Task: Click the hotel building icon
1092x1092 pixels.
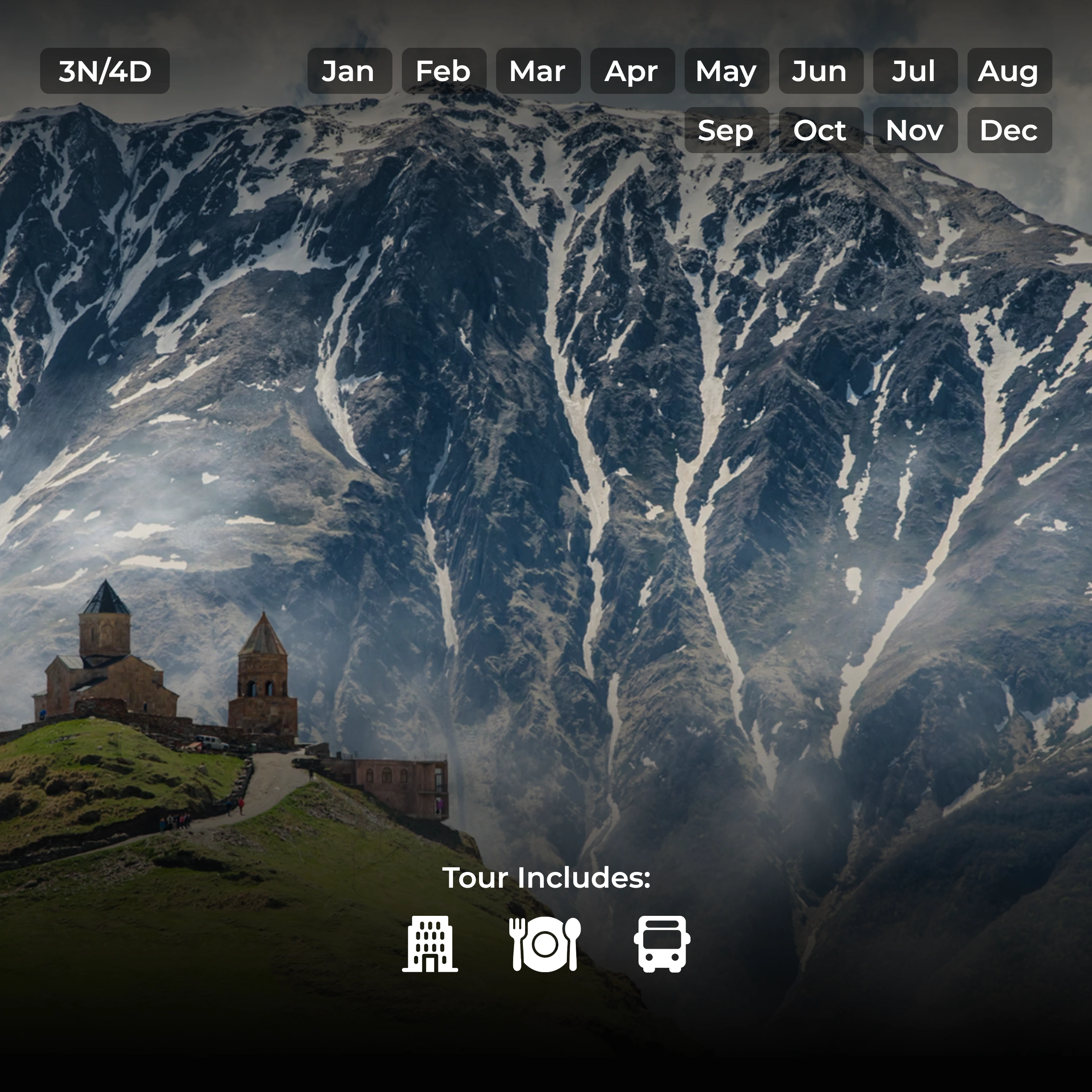Action: (x=430, y=944)
